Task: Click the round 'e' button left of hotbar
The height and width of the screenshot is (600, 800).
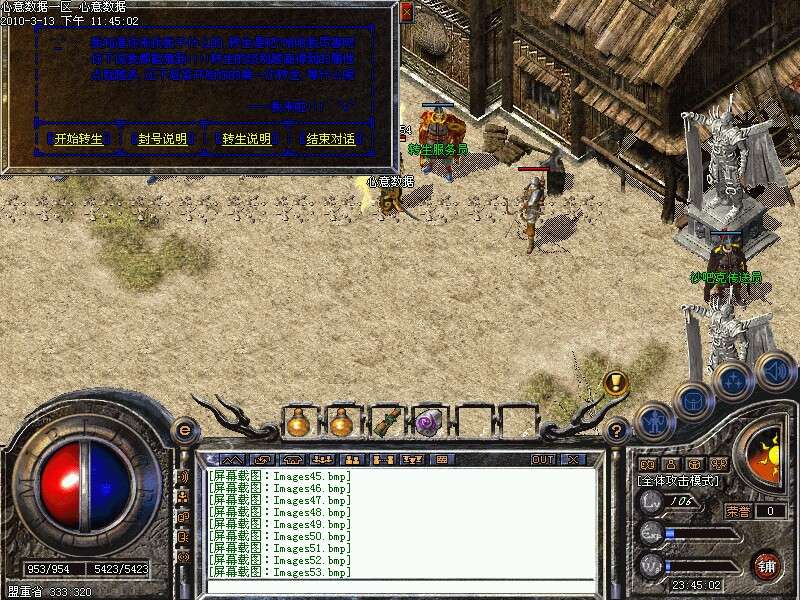Action: 184,430
